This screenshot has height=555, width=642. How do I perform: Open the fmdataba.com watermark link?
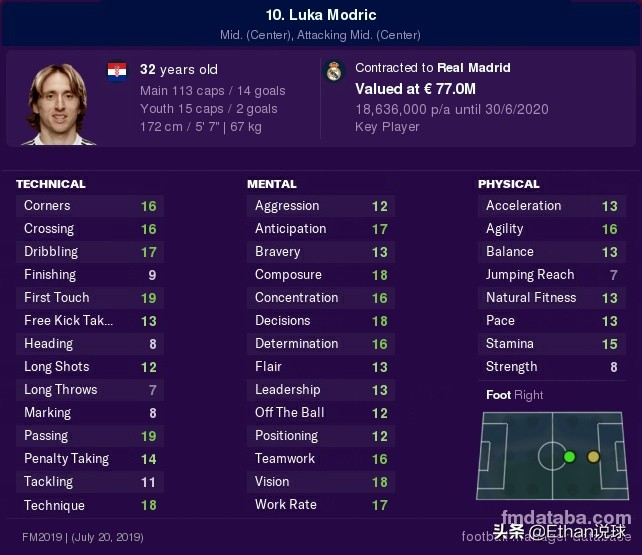561,518
